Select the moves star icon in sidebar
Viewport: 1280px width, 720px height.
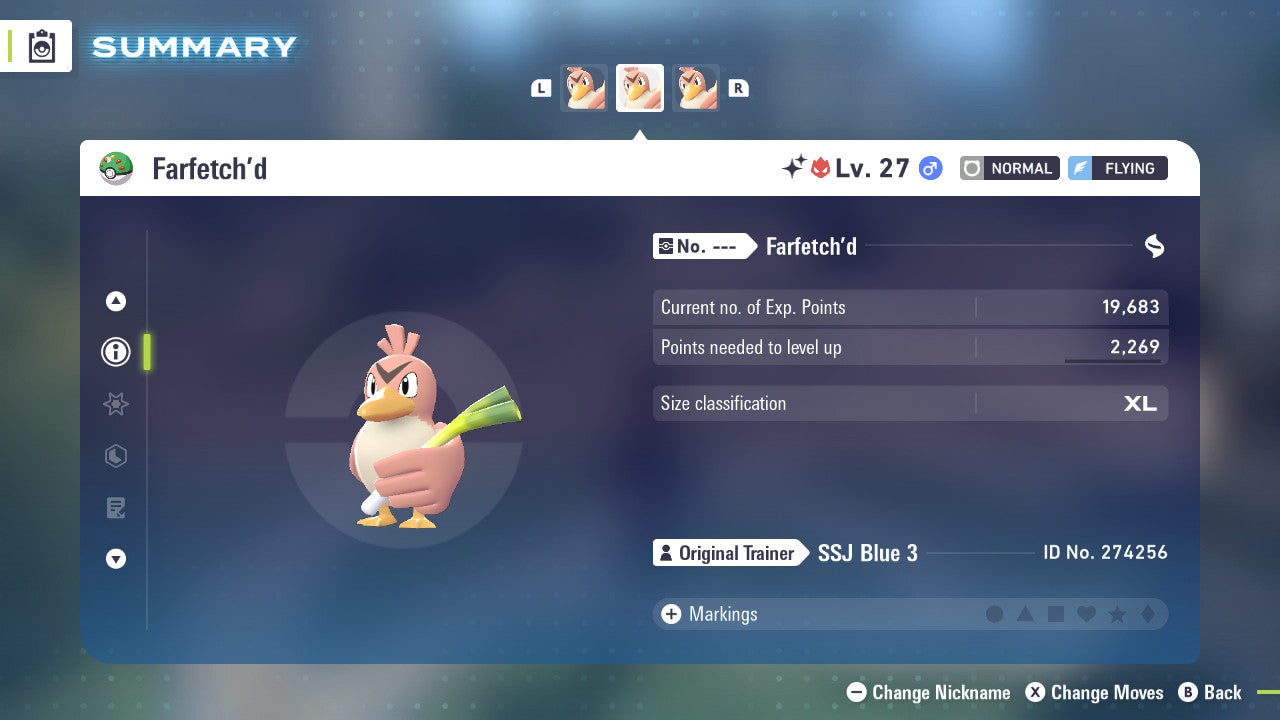pos(116,404)
